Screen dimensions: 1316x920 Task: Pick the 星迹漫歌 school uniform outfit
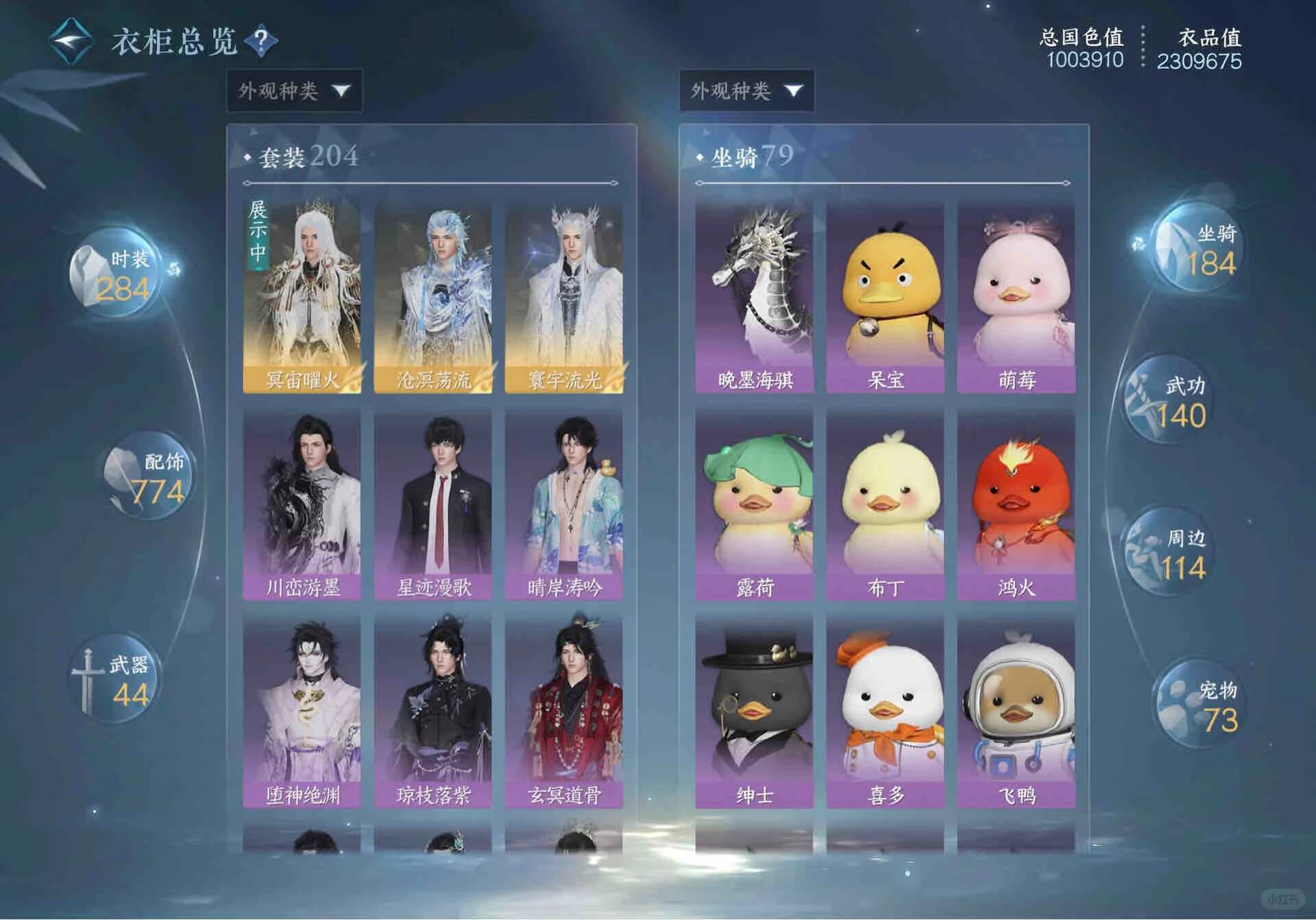[x=432, y=505]
